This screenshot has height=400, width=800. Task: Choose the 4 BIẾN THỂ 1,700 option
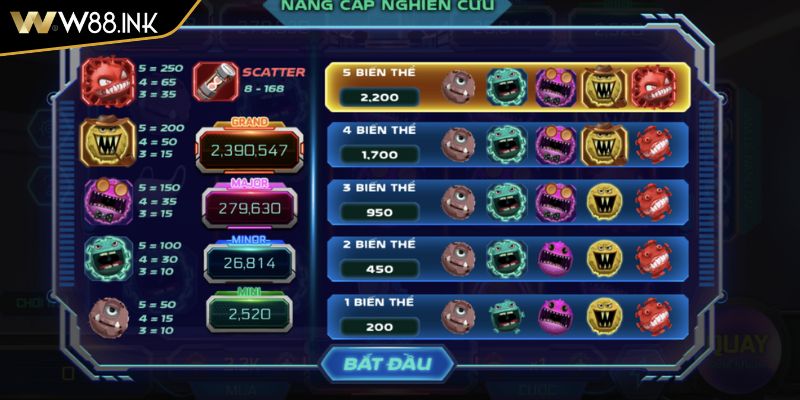click(507, 144)
